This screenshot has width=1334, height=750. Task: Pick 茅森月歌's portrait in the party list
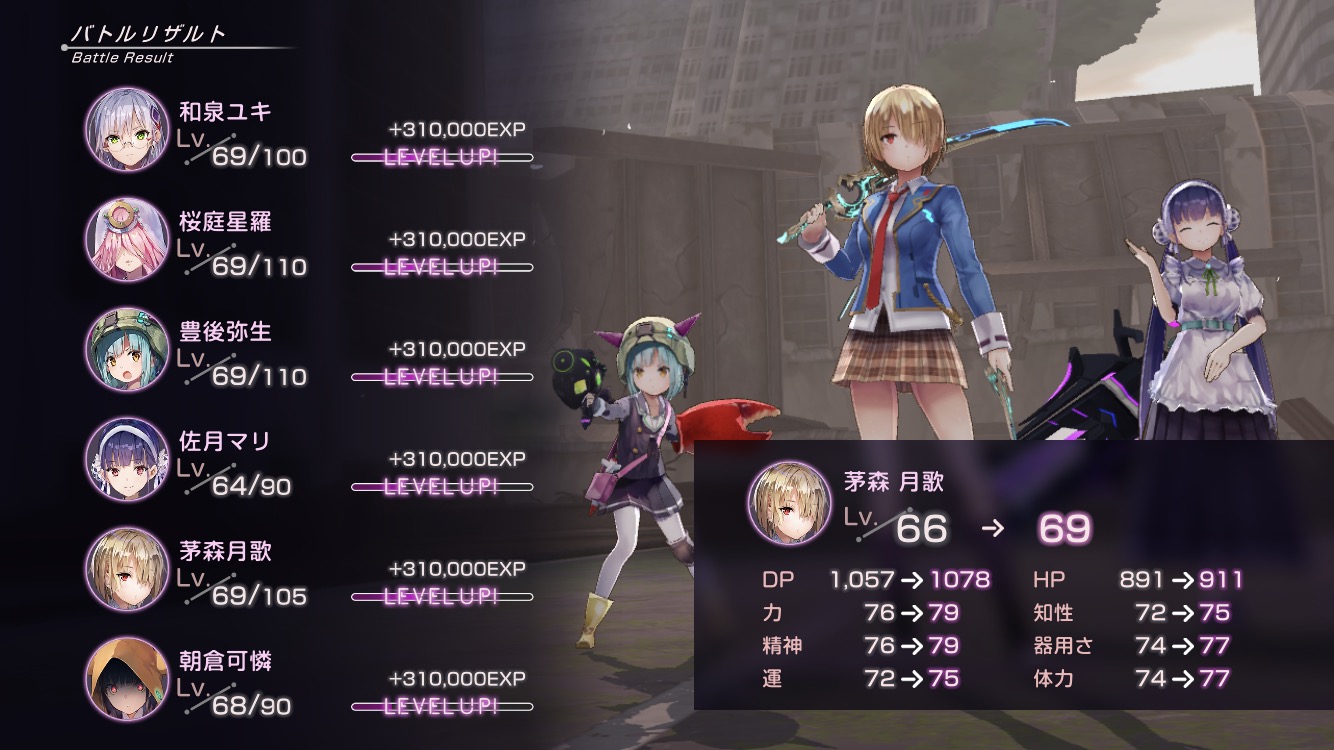coord(127,569)
